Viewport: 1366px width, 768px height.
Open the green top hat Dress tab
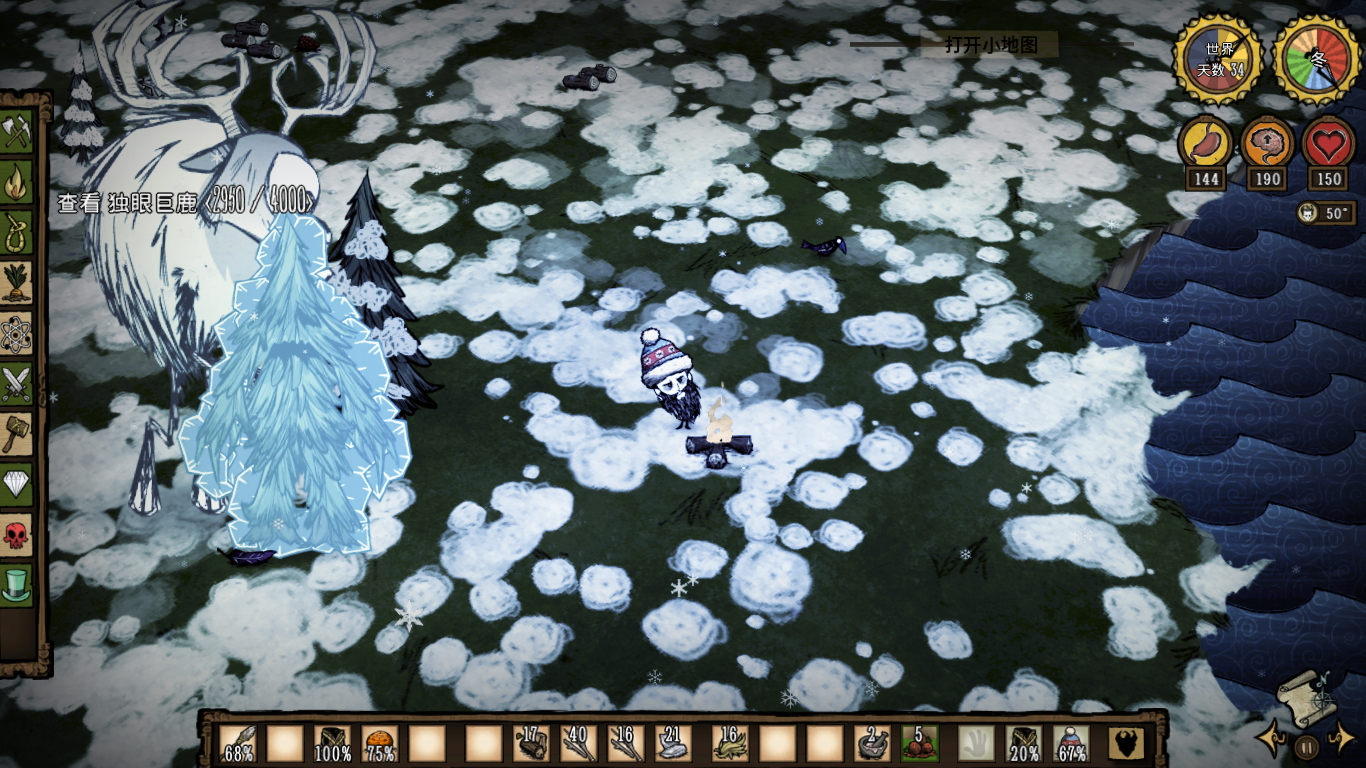pos(17,583)
